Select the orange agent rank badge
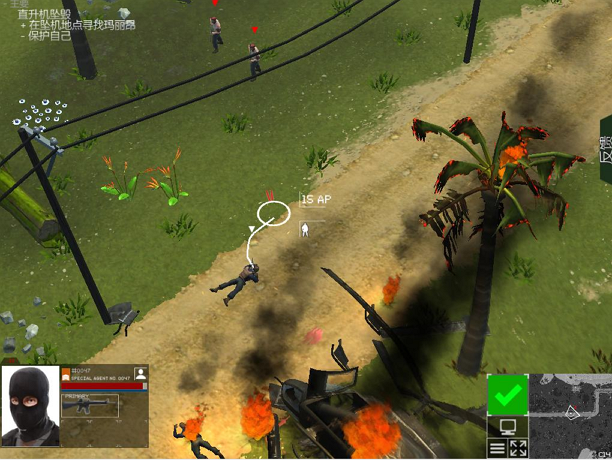 point(66,372)
